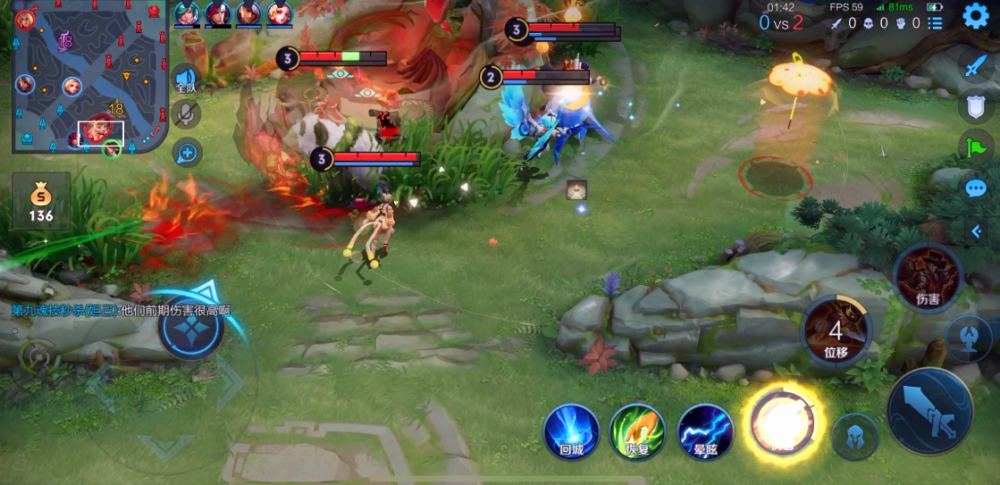Send the shield retreat signal
The height and width of the screenshot is (485, 1000).
point(975,106)
